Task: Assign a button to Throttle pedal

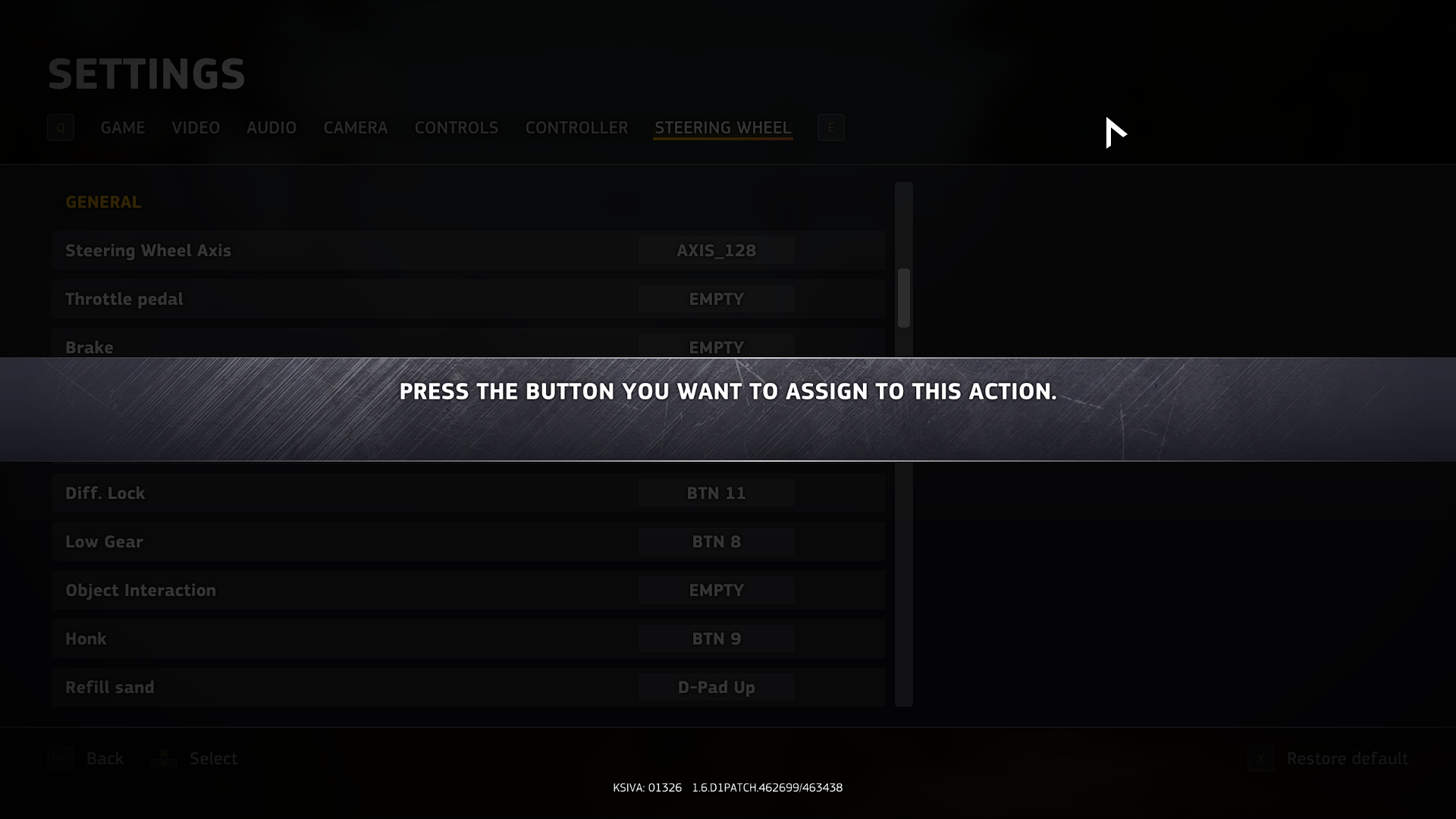Action: [715, 299]
